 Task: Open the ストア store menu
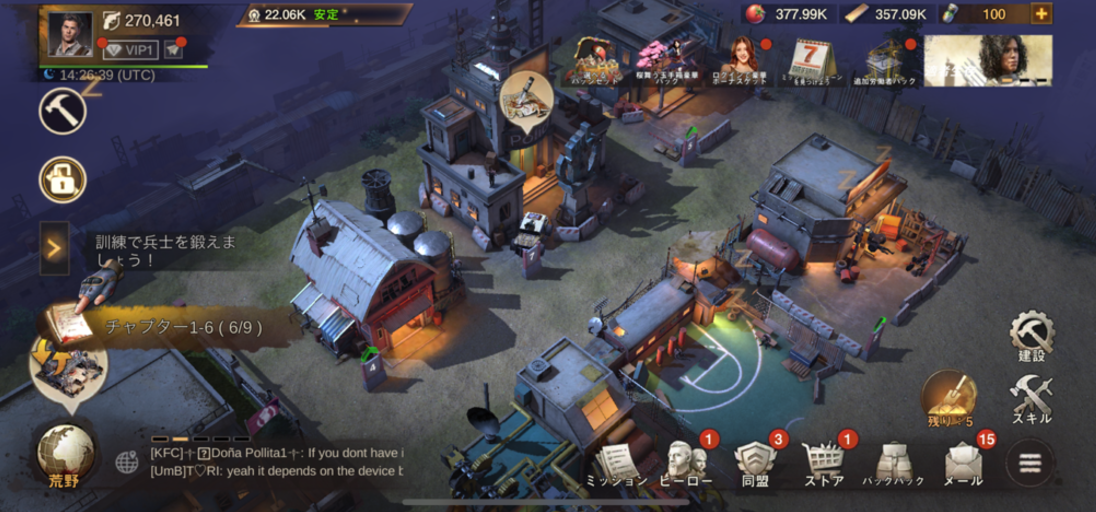point(824,465)
